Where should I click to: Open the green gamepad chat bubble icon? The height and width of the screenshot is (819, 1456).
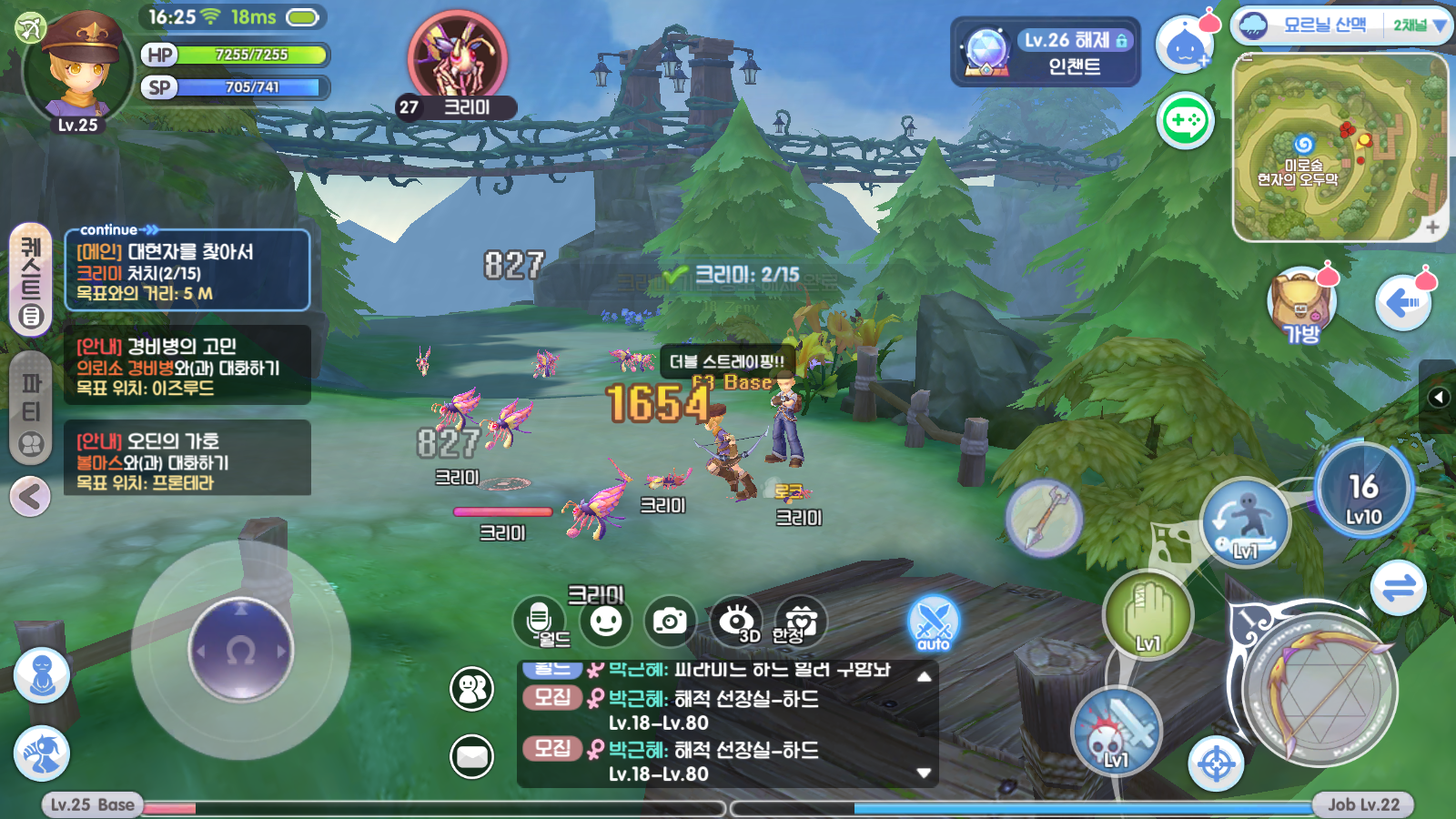coord(1185,120)
